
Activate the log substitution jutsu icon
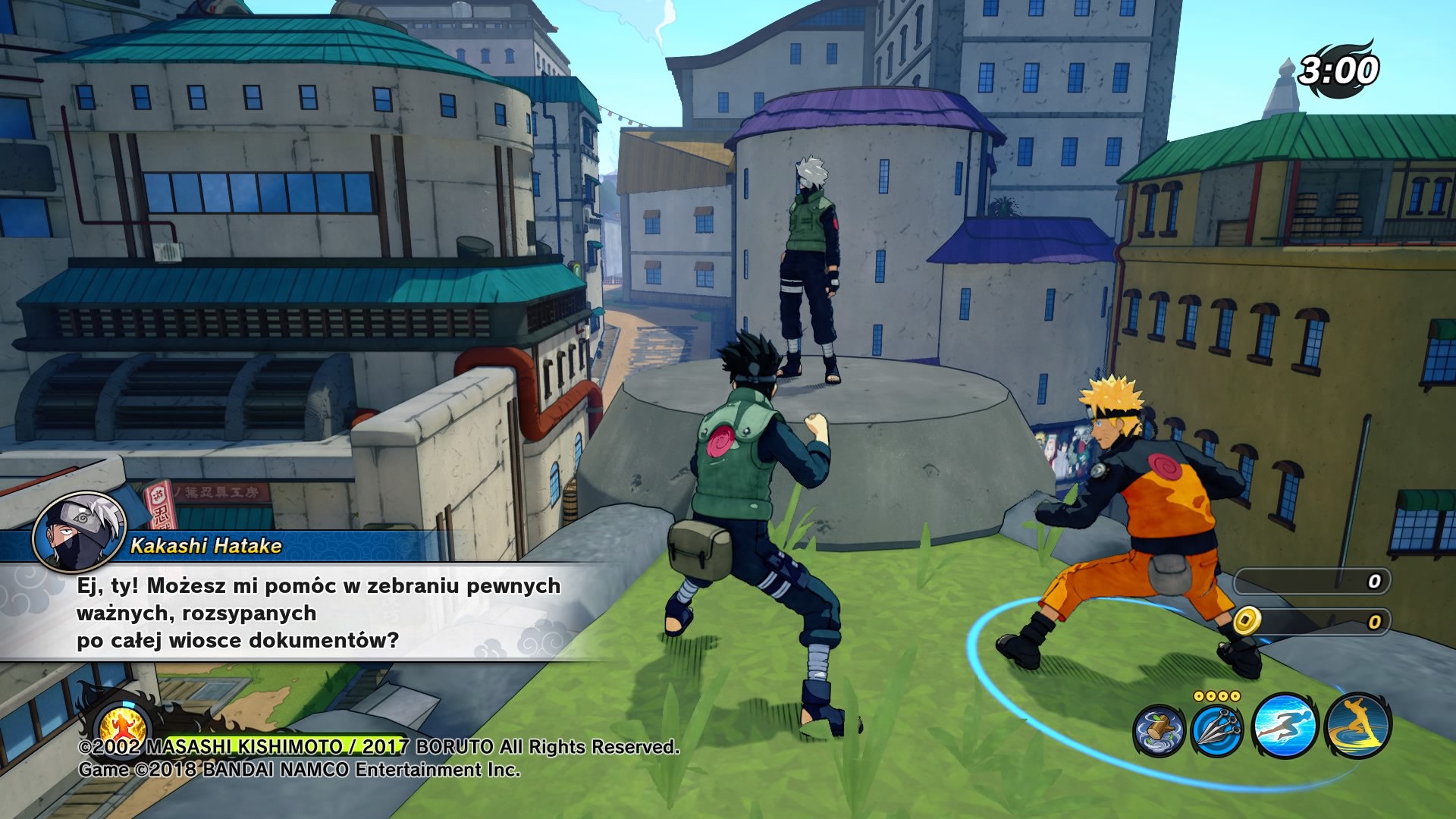click(1159, 730)
